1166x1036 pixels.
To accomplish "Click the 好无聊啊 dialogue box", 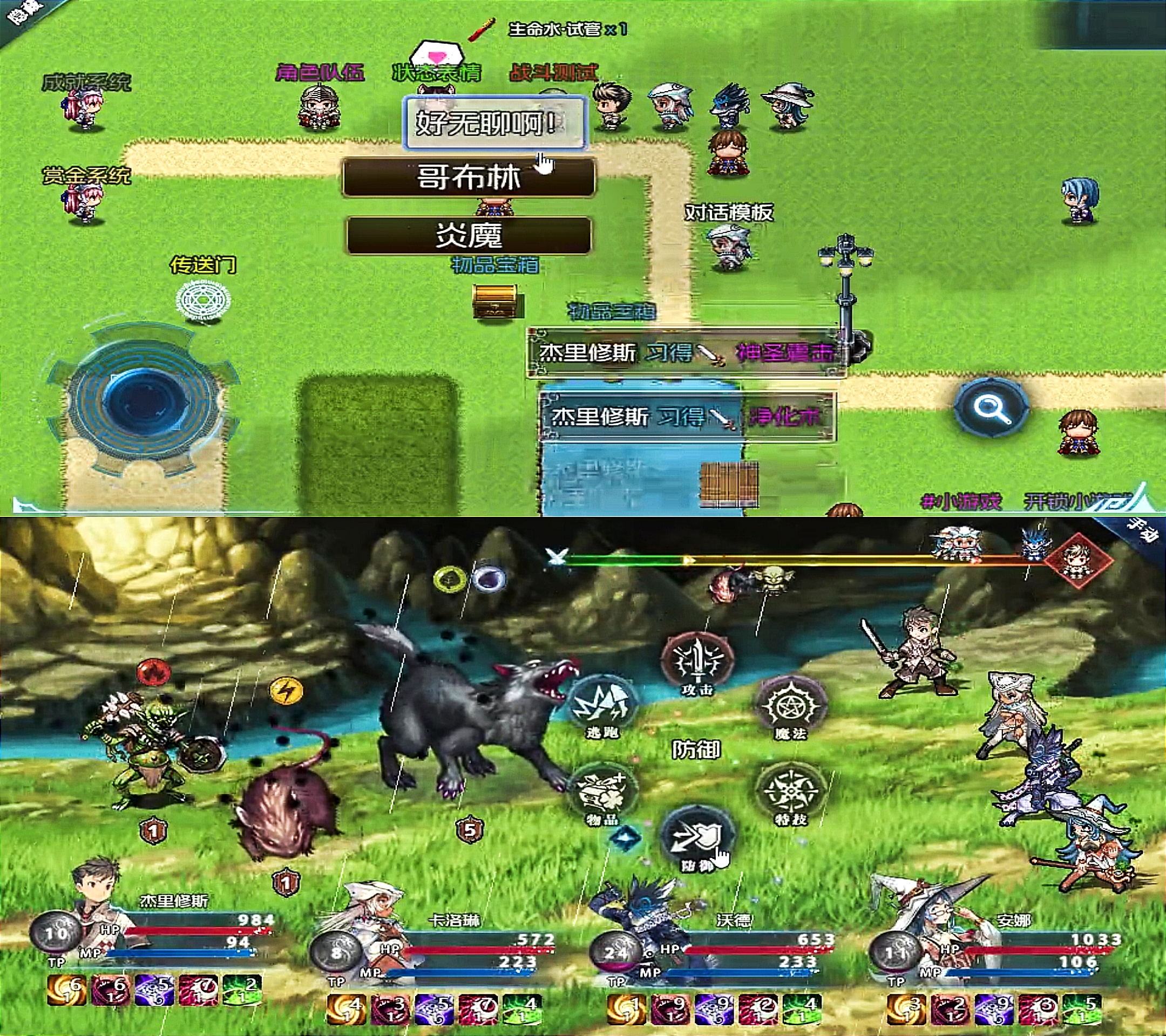I will point(494,122).
